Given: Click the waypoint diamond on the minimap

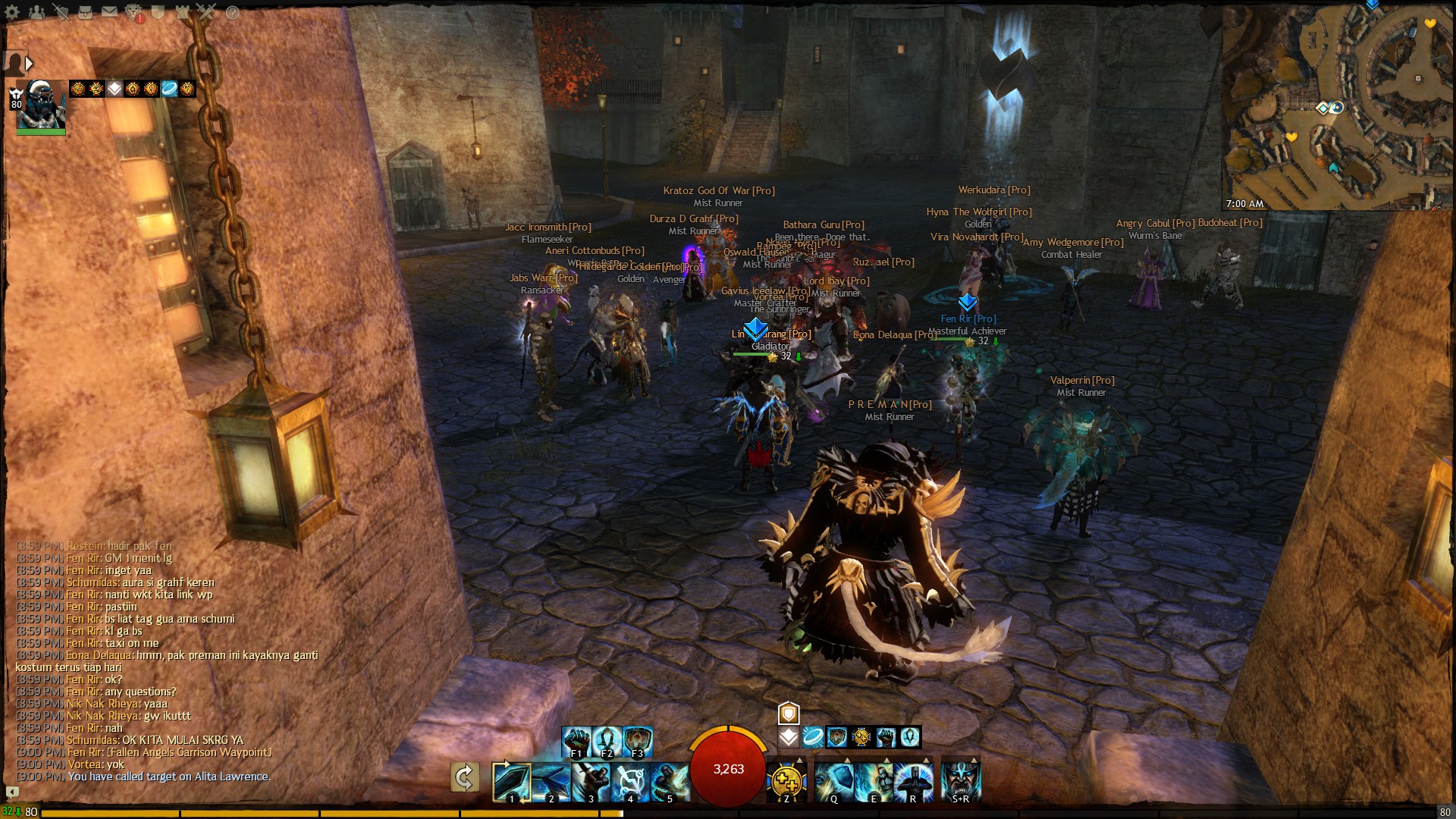Looking at the screenshot, I should click(1323, 108).
